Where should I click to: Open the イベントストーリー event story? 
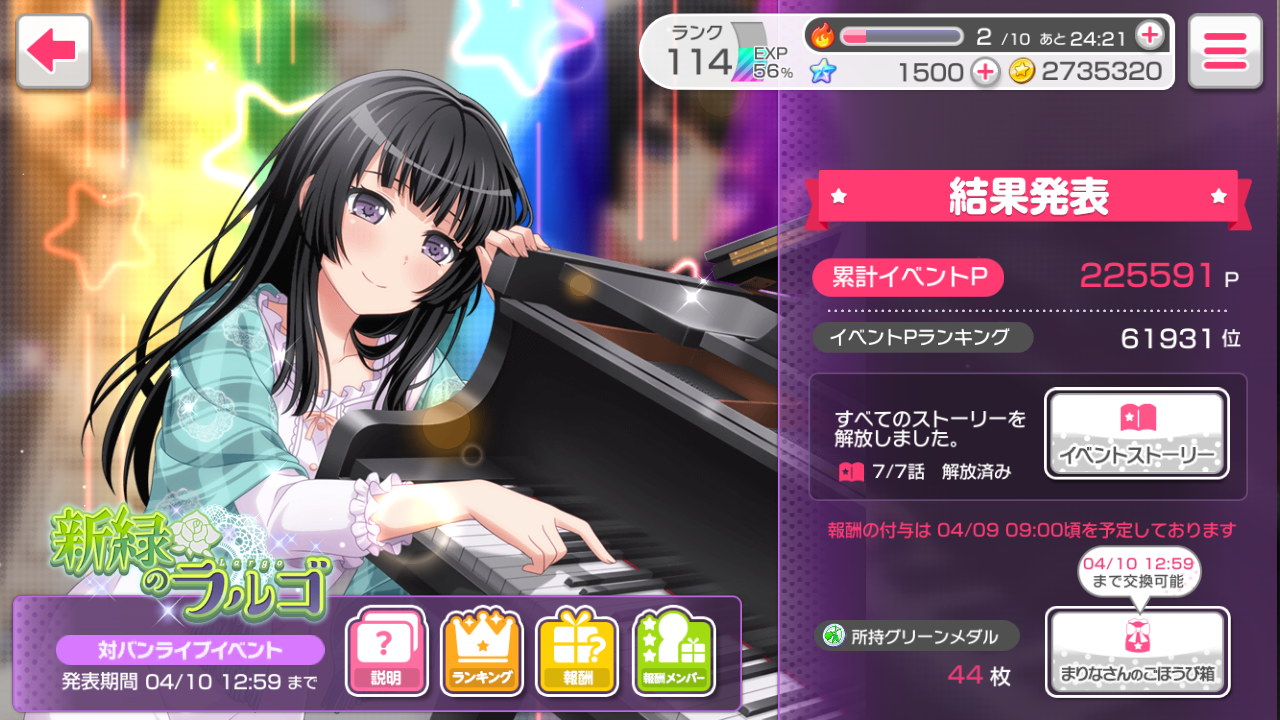(x=1137, y=433)
